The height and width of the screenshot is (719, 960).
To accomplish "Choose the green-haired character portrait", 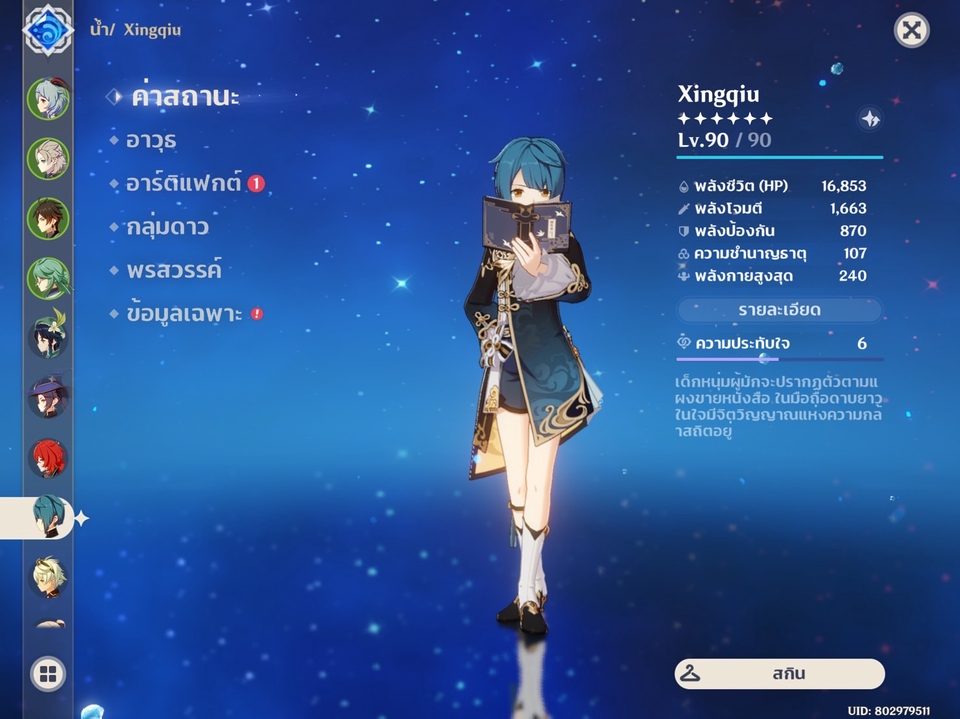I will (x=48, y=278).
